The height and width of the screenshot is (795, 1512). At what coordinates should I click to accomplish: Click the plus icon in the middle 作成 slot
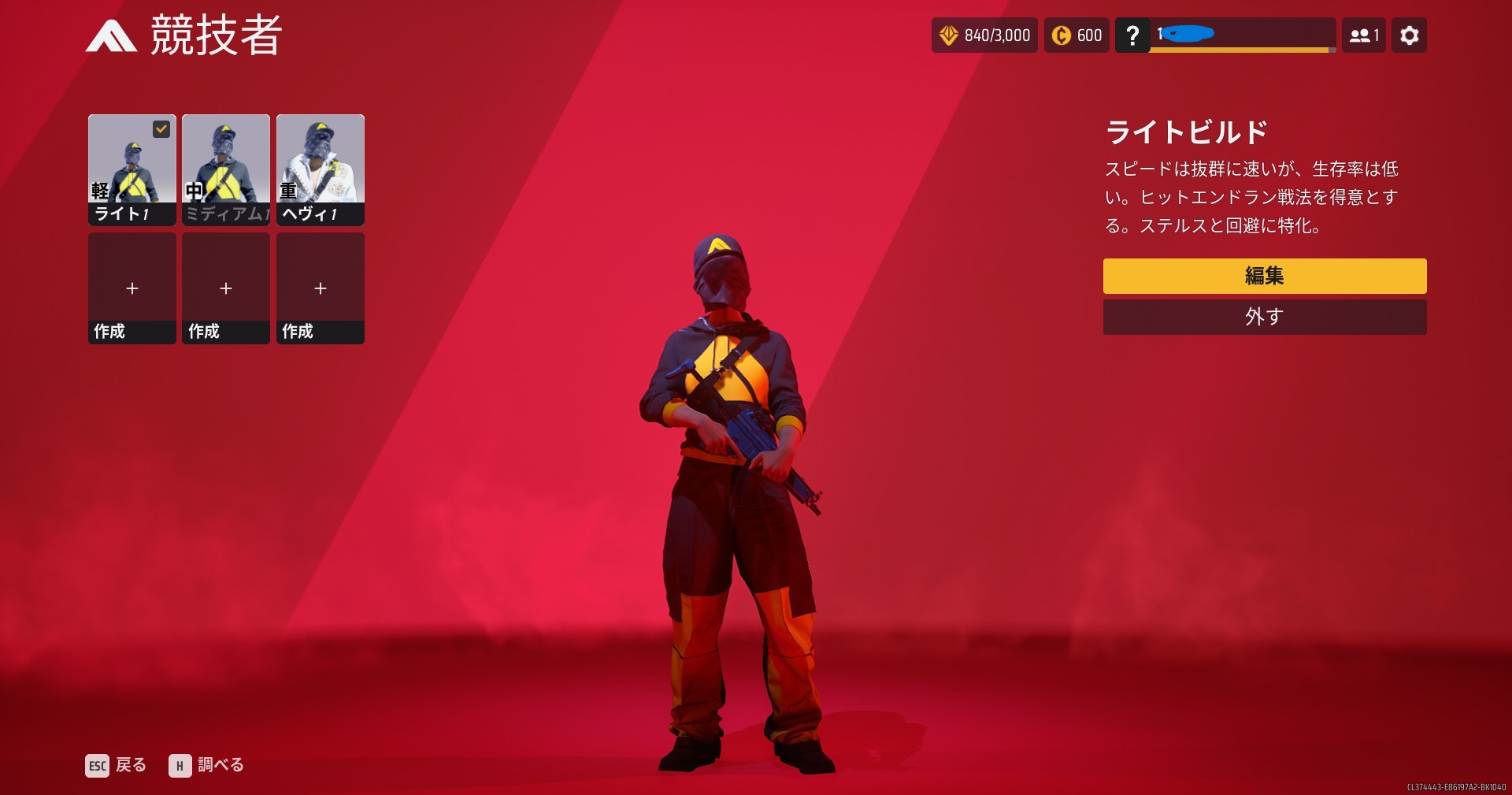[225, 289]
